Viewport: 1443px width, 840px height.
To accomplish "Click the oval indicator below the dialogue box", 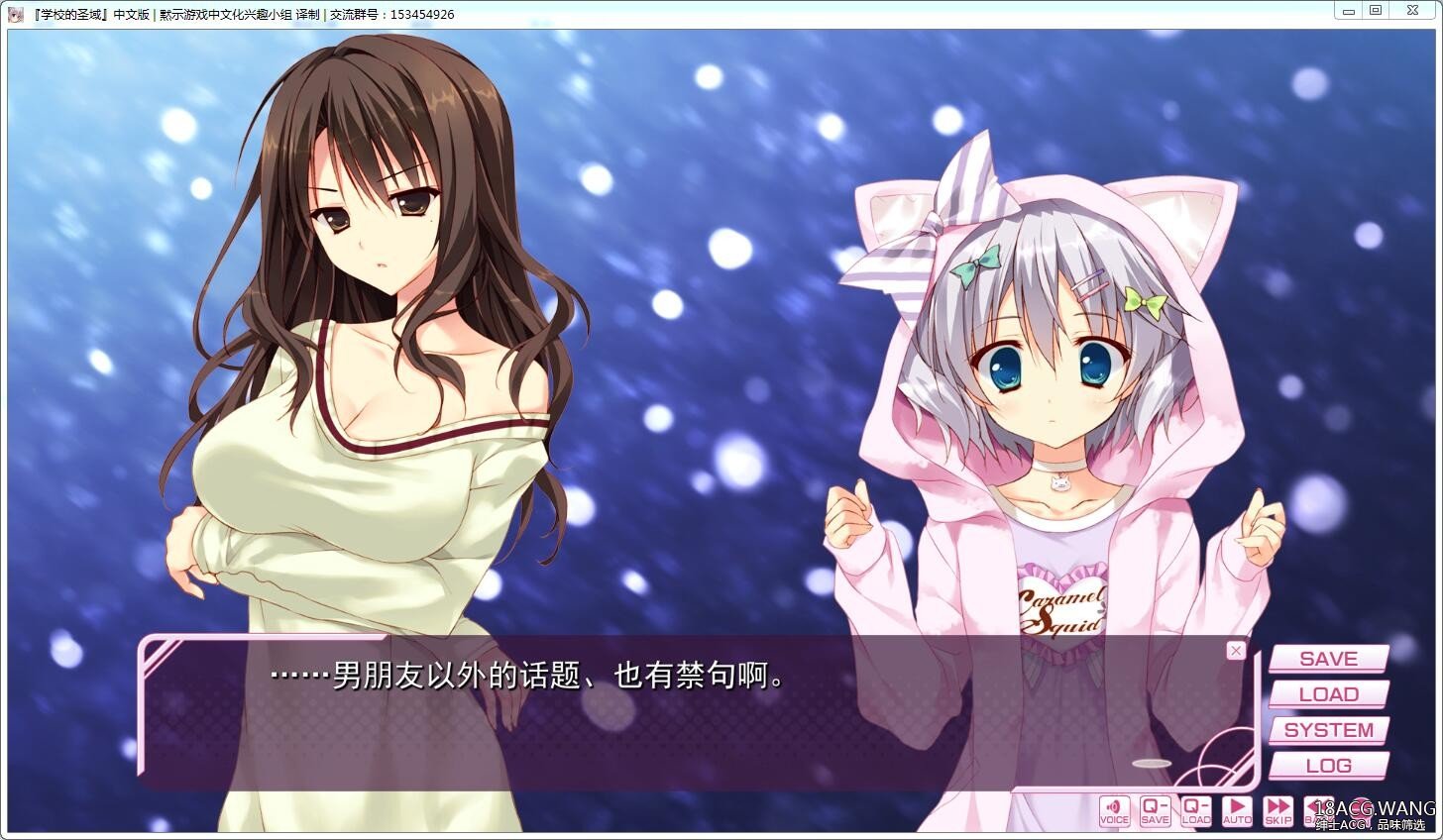I will point(1152,762).
